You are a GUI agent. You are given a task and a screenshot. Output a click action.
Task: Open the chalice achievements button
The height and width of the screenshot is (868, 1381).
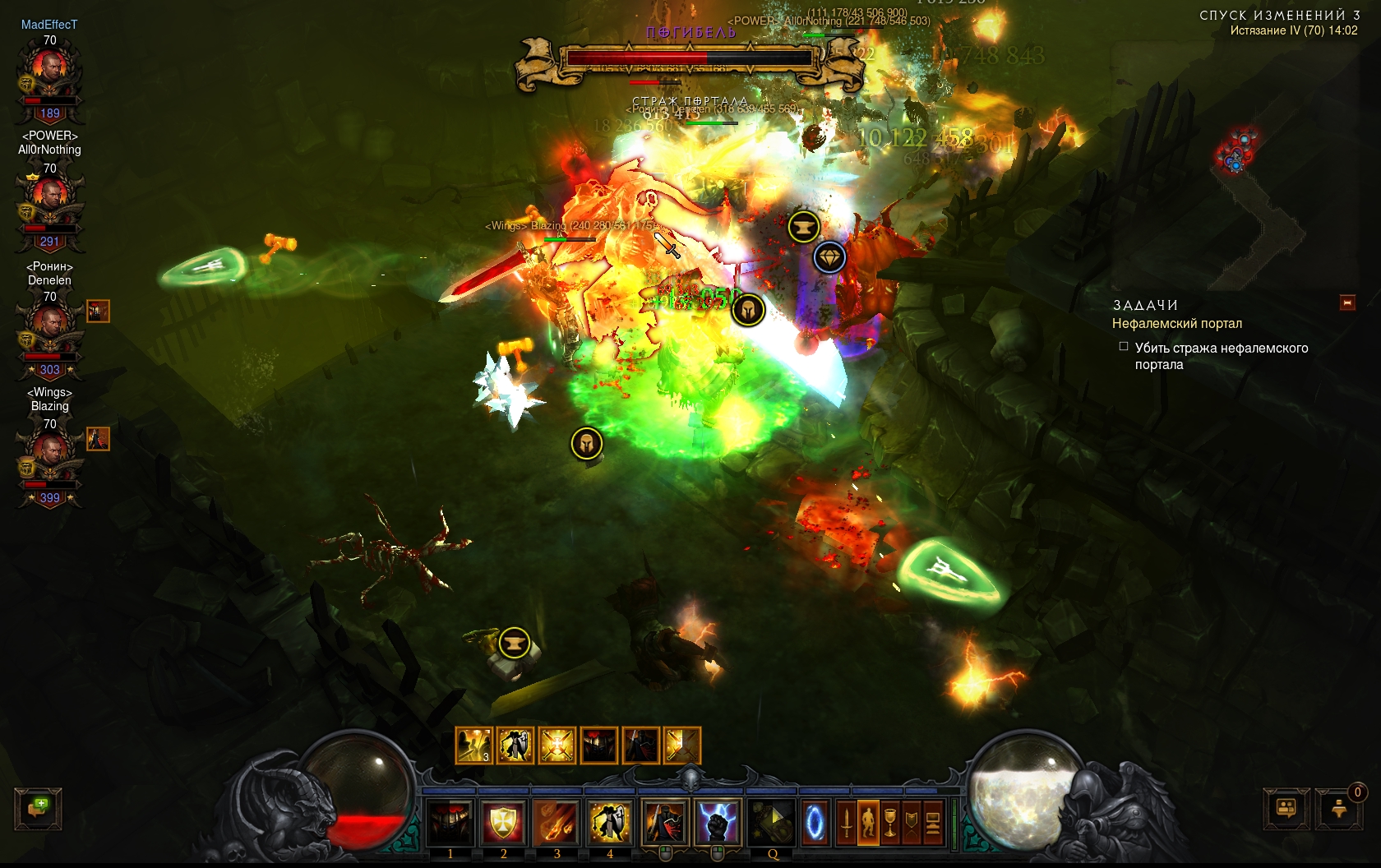[890, 822]
